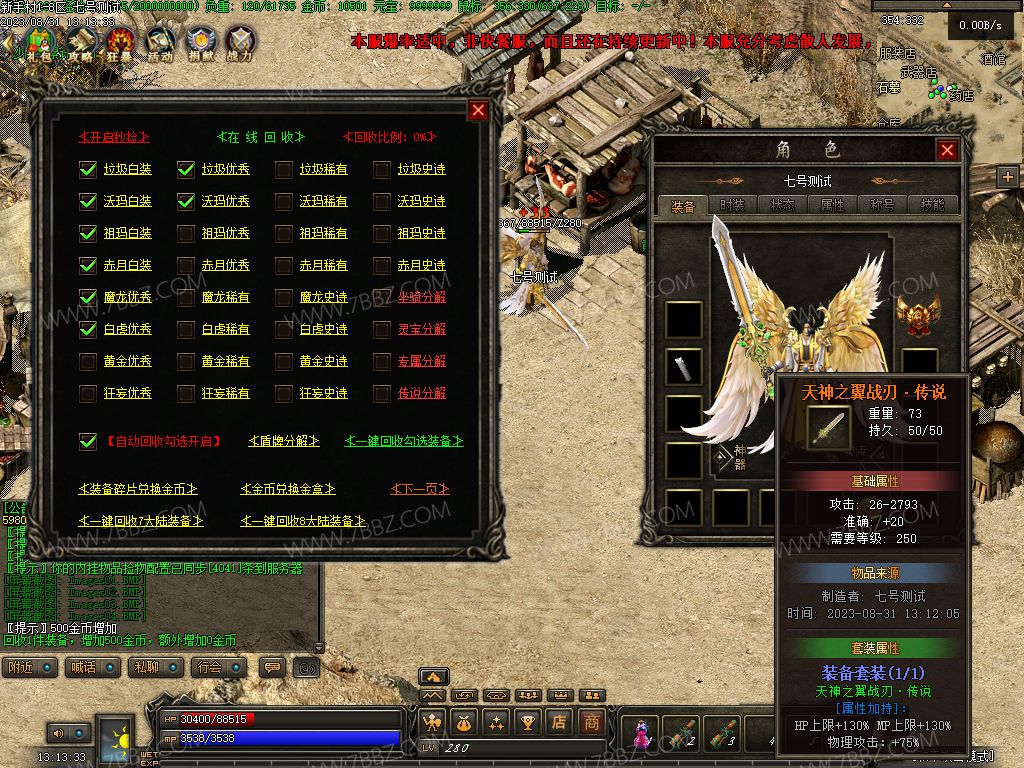Screen dimensions: 1024x768
Task: Open the 商 shop button
Action: tap(592, 721)
